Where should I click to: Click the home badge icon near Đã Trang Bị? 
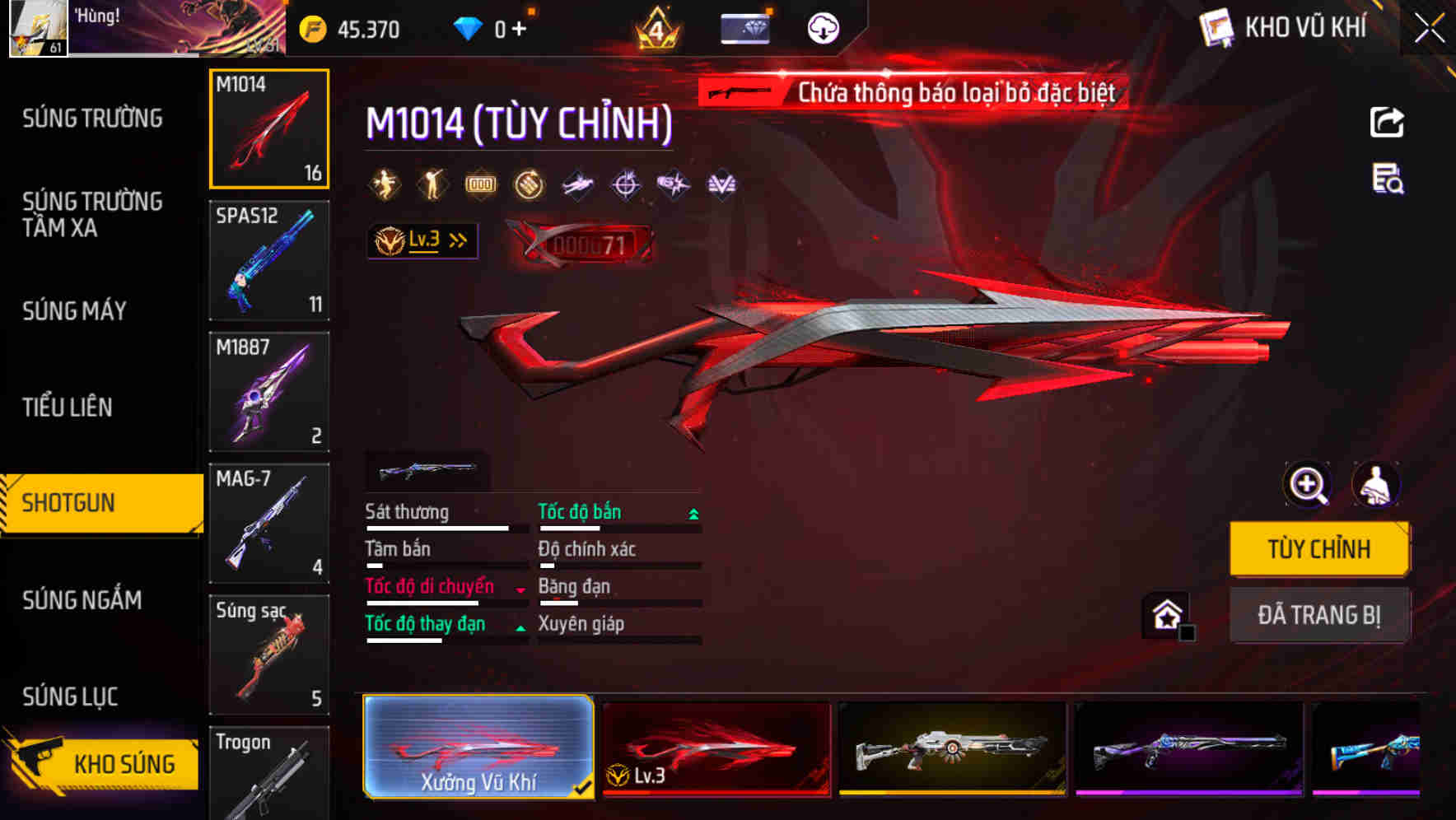pyautogui.click(x=1165, y=615)
